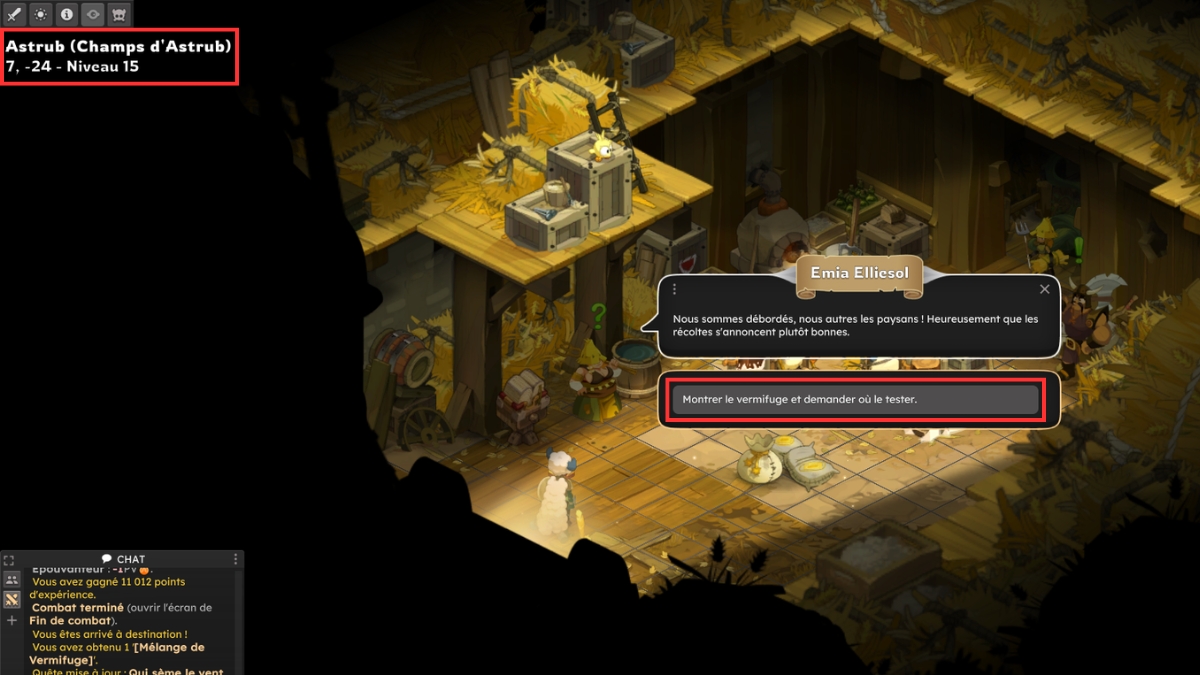The width and height of the screenshot is (1200, 675).
Task: Close the Emia Elliesol dialogue box
Action: click(x=1045, y=289)
